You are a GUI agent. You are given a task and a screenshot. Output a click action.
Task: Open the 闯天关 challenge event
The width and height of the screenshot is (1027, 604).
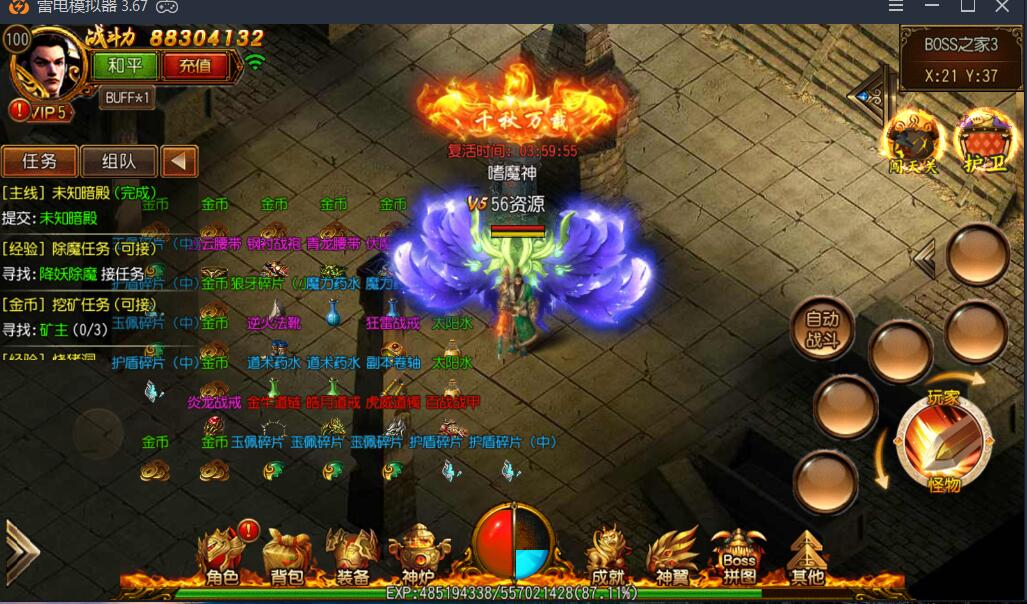[x=913, y=141]
